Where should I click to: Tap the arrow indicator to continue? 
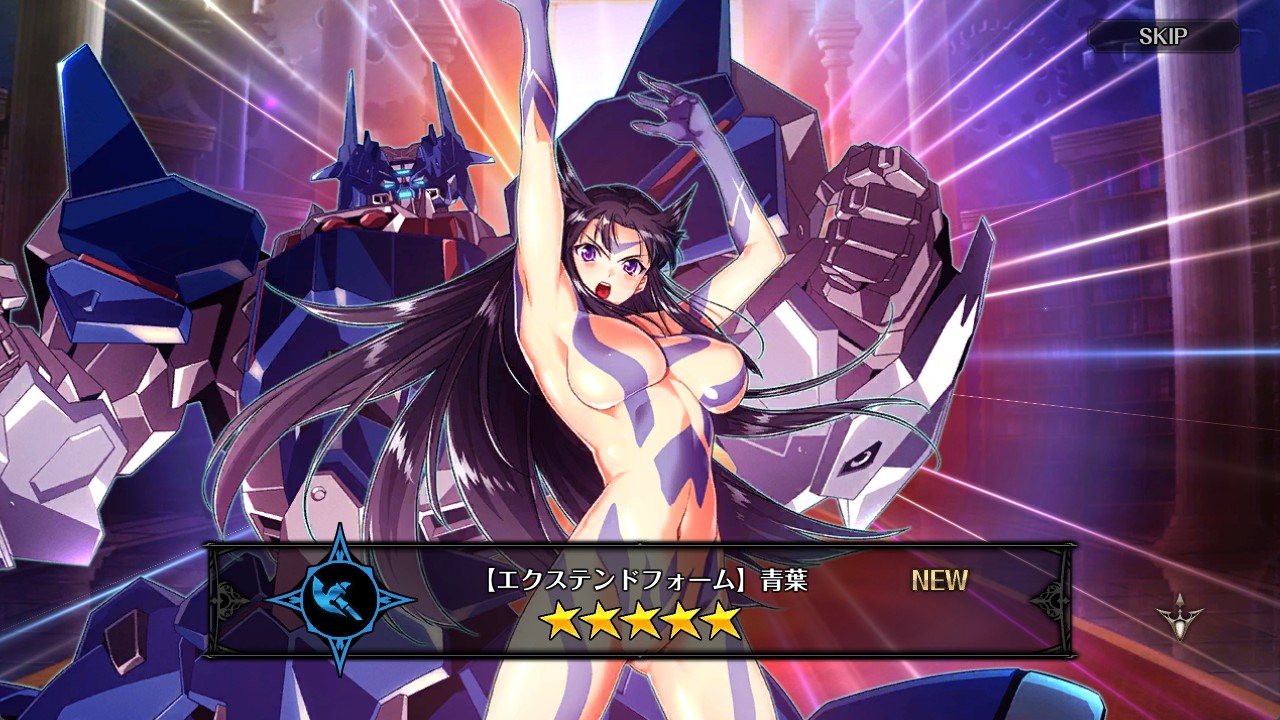(1179, 616)
